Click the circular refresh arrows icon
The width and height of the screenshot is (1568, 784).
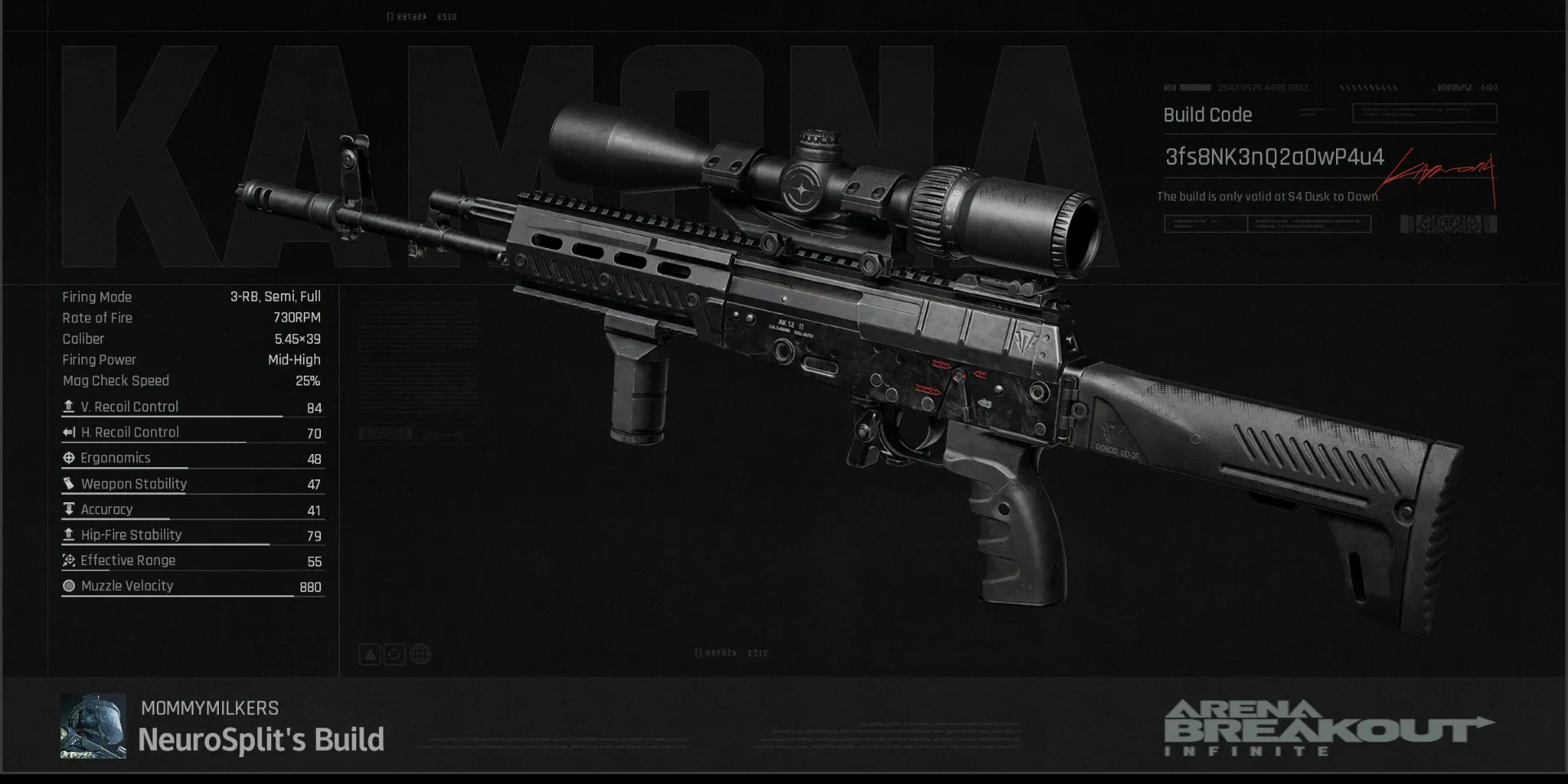[394, 654]
